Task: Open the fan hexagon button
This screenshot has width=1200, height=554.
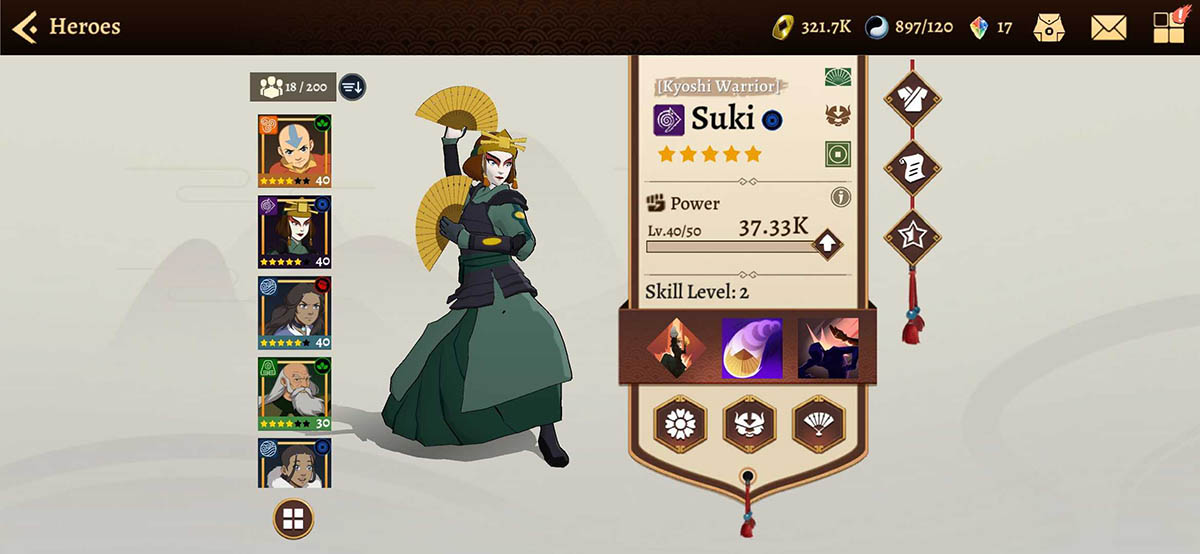Action: [818, 423]
